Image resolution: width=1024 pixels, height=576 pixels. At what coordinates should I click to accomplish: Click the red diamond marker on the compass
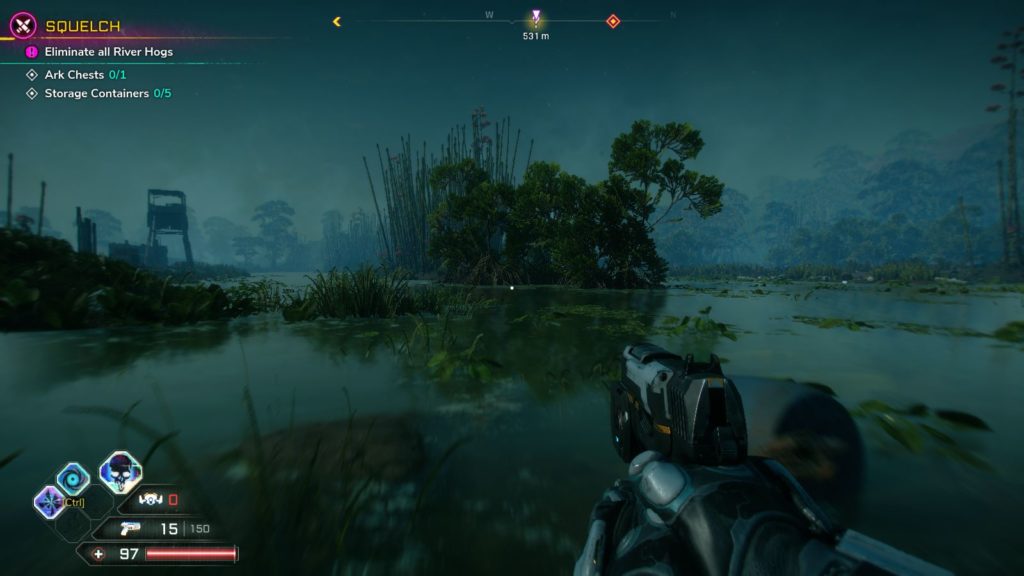[x=613, y=21]
